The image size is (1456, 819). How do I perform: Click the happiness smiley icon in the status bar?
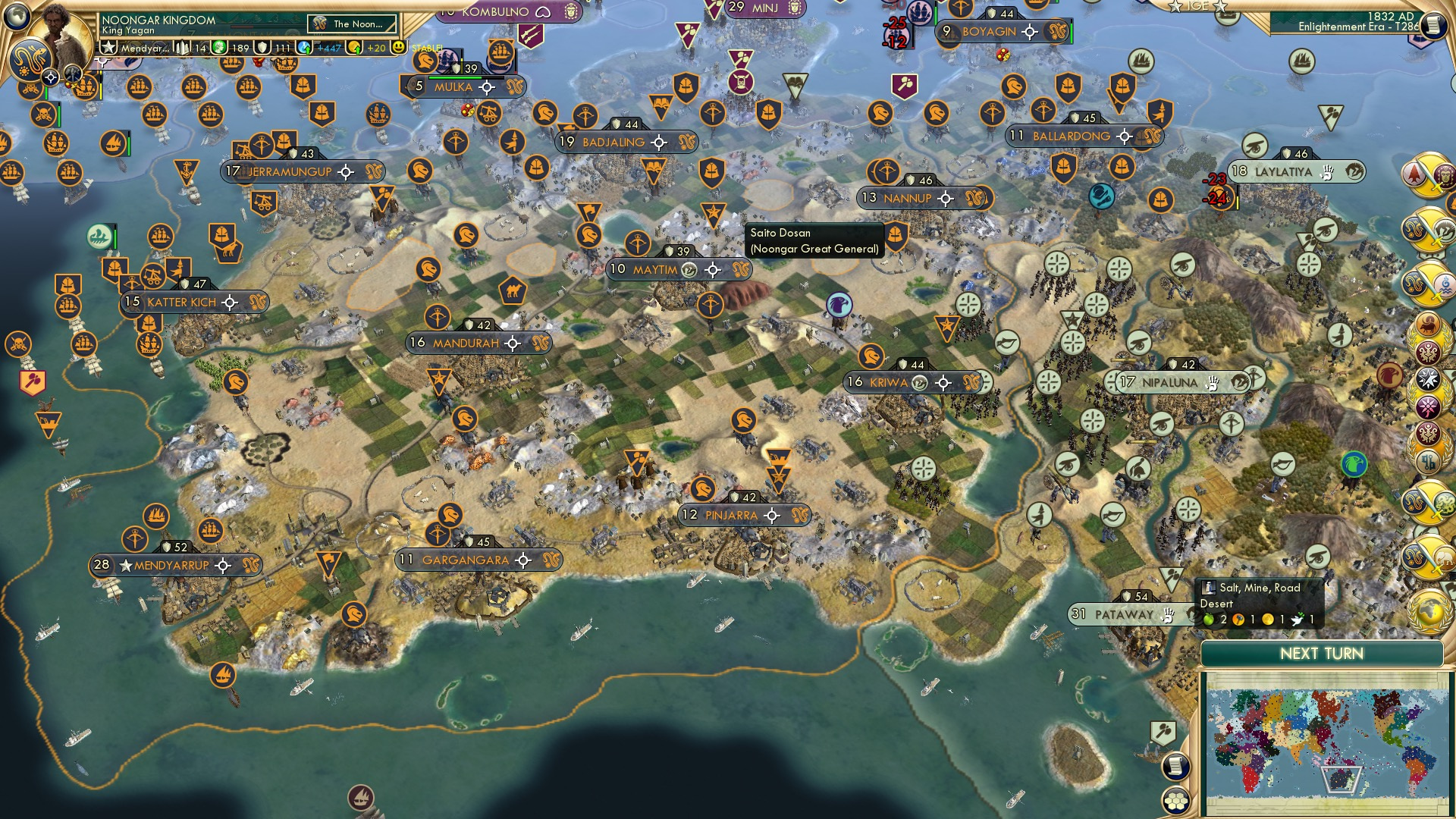398,48
